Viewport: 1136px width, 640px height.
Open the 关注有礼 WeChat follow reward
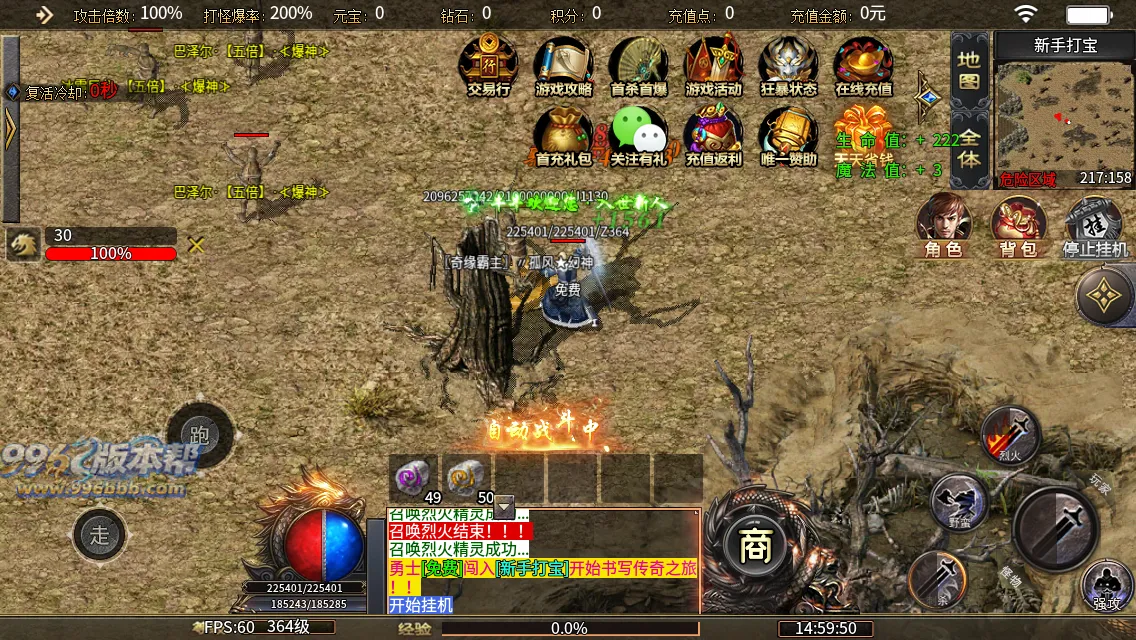point(639,135)
